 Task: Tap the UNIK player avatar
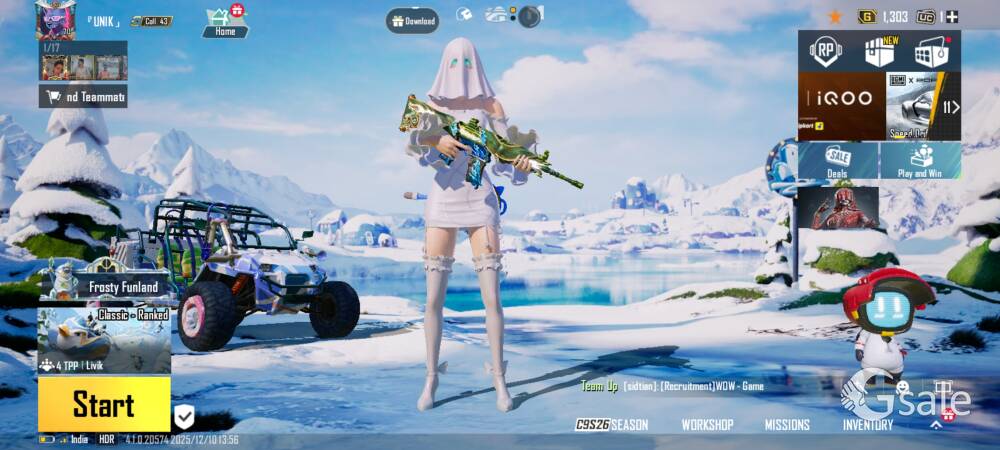tap(55, 19)
